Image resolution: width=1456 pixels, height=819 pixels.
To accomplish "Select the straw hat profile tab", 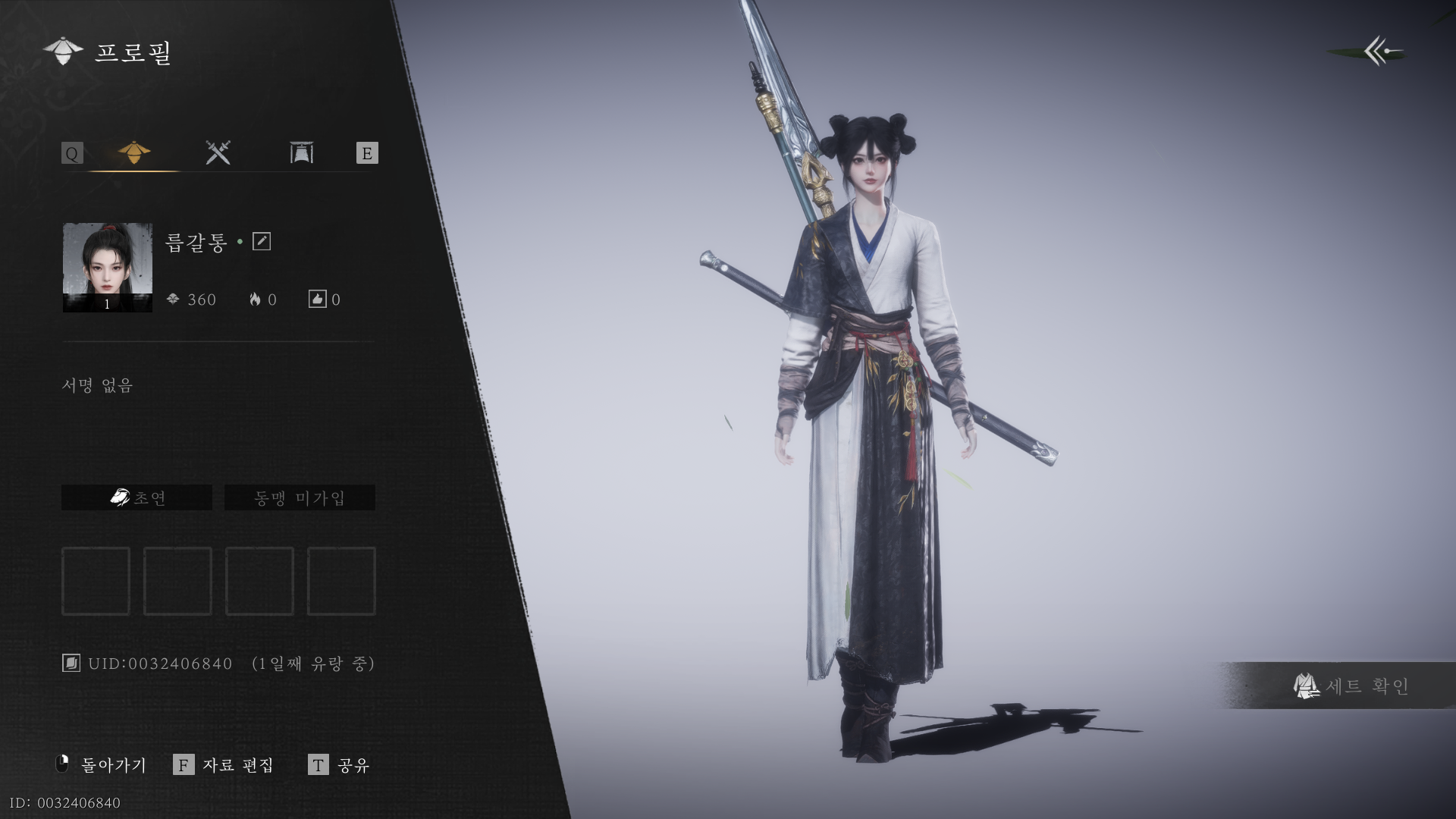I will (134, 153).
